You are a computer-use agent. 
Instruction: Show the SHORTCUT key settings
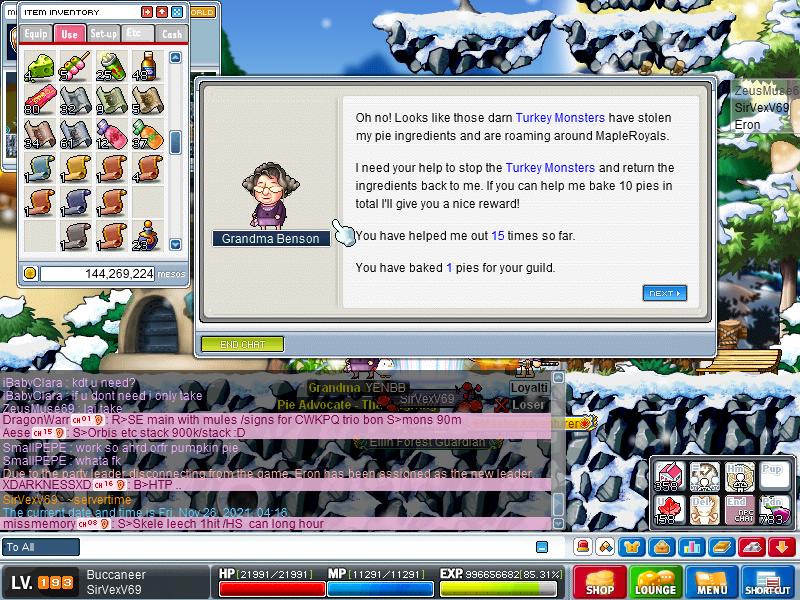pos(768,583)
